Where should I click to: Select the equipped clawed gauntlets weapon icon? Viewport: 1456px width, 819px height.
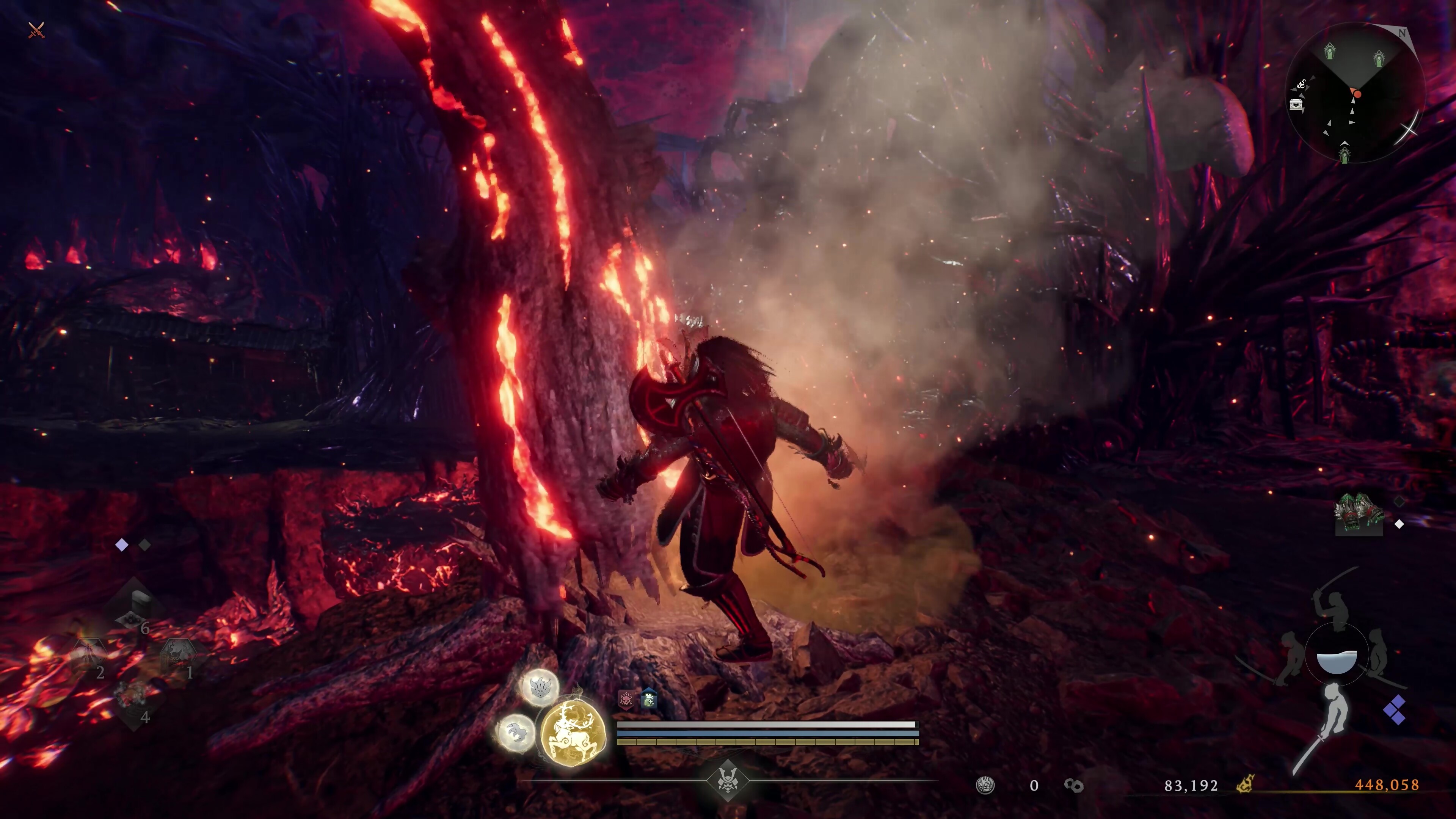pyautogui.click(x=1359, y=513)
